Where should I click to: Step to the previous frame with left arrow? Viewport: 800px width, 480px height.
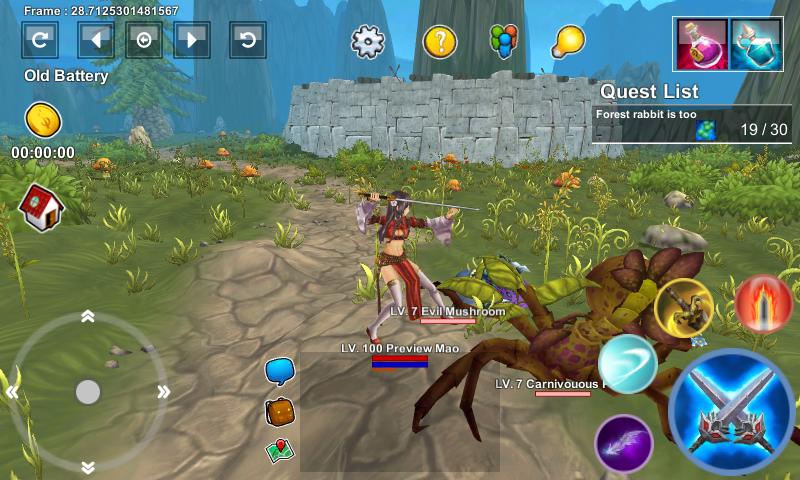[96, 40]
